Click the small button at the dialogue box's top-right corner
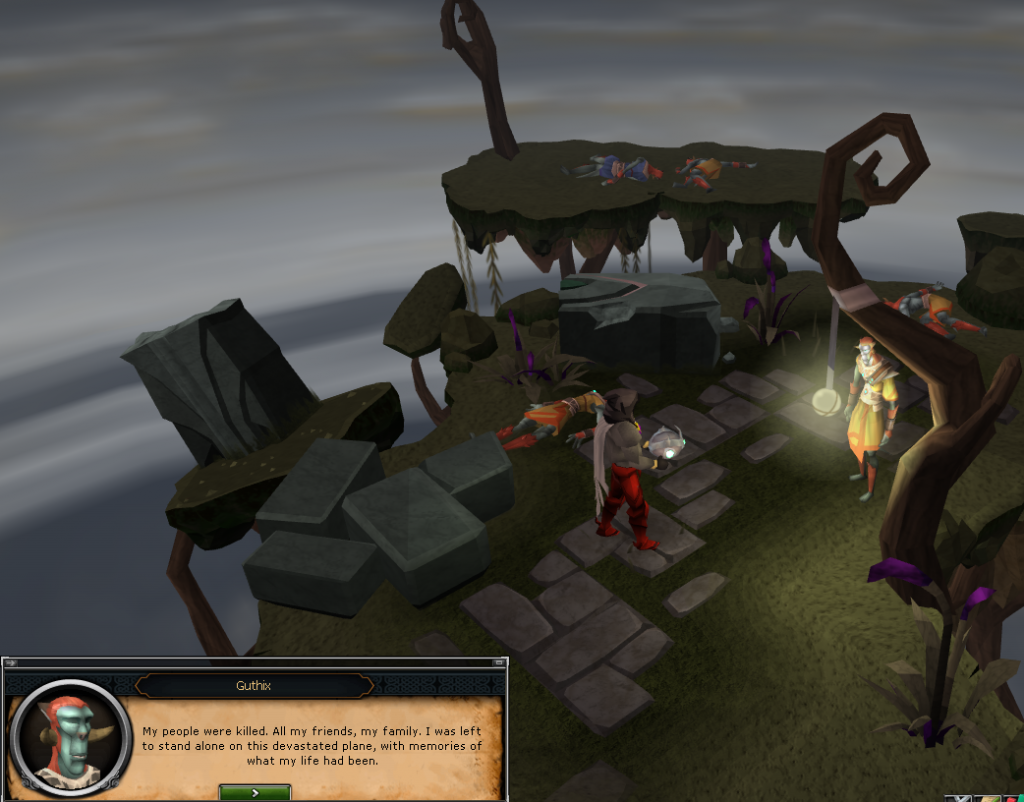The width and height of the screenshot is (1024, 802). pyautogui.click(x=497, y=663)
